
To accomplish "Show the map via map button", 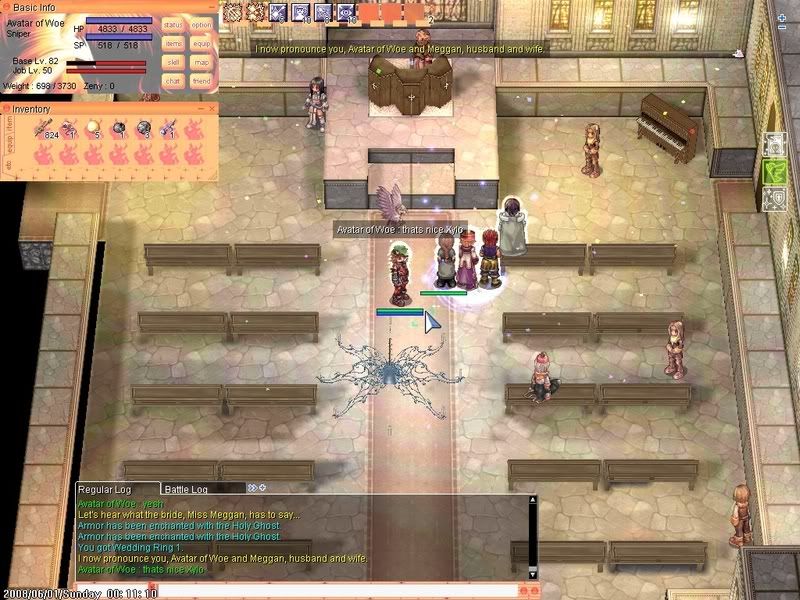I will click(x=202, y=62).
